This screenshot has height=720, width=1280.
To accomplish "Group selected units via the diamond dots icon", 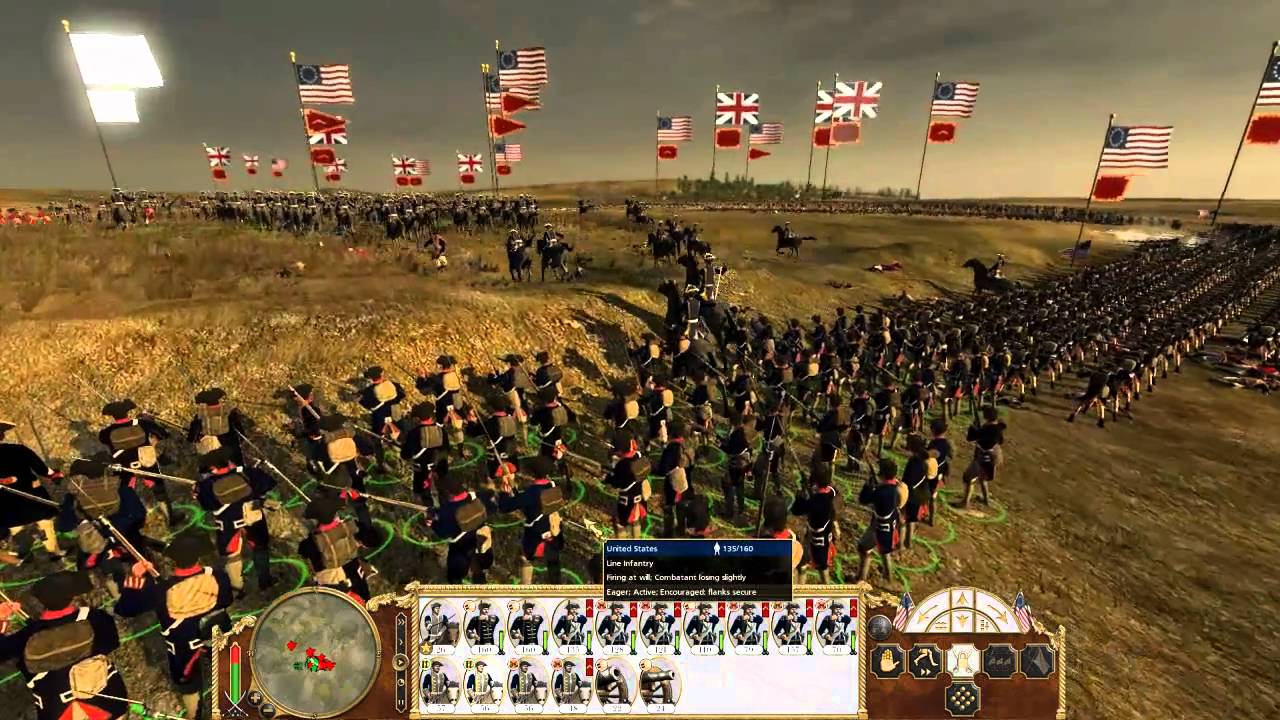I will (x=962, y=697).
